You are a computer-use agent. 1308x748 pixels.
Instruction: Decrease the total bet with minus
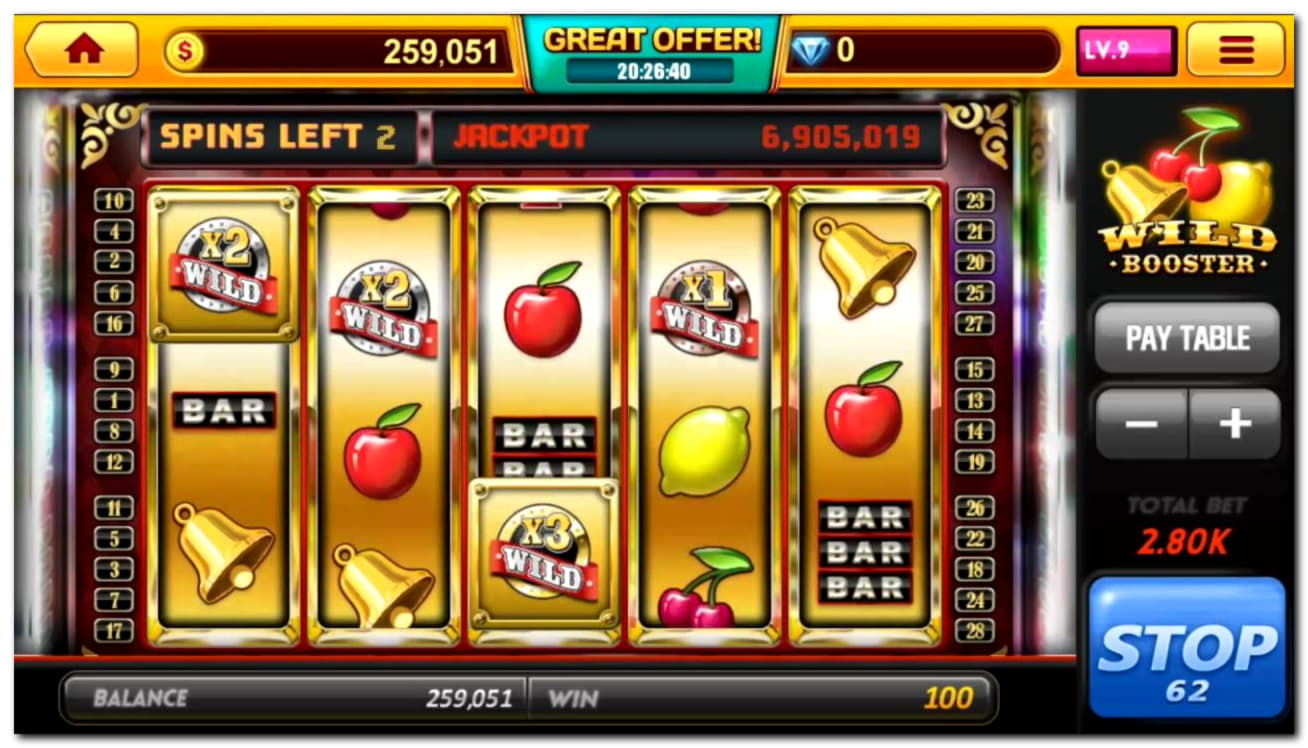click(x=1141, y=424)
